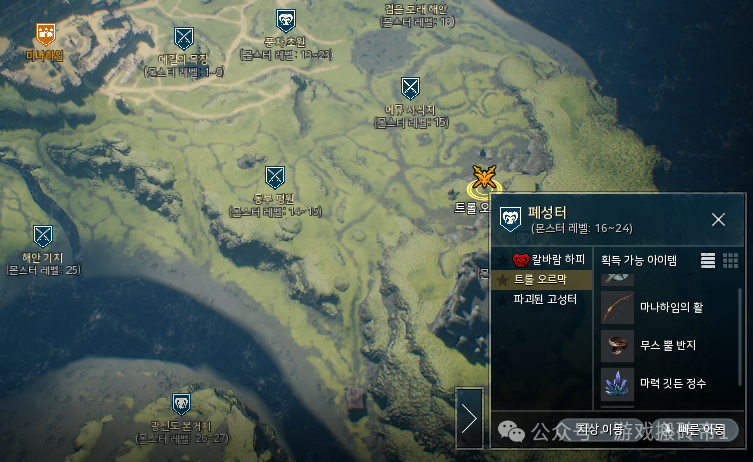Switch obtainable items to list view
The height and width of the screenshot is (462, 753).
pyautogui.click(x=708, y=260)
